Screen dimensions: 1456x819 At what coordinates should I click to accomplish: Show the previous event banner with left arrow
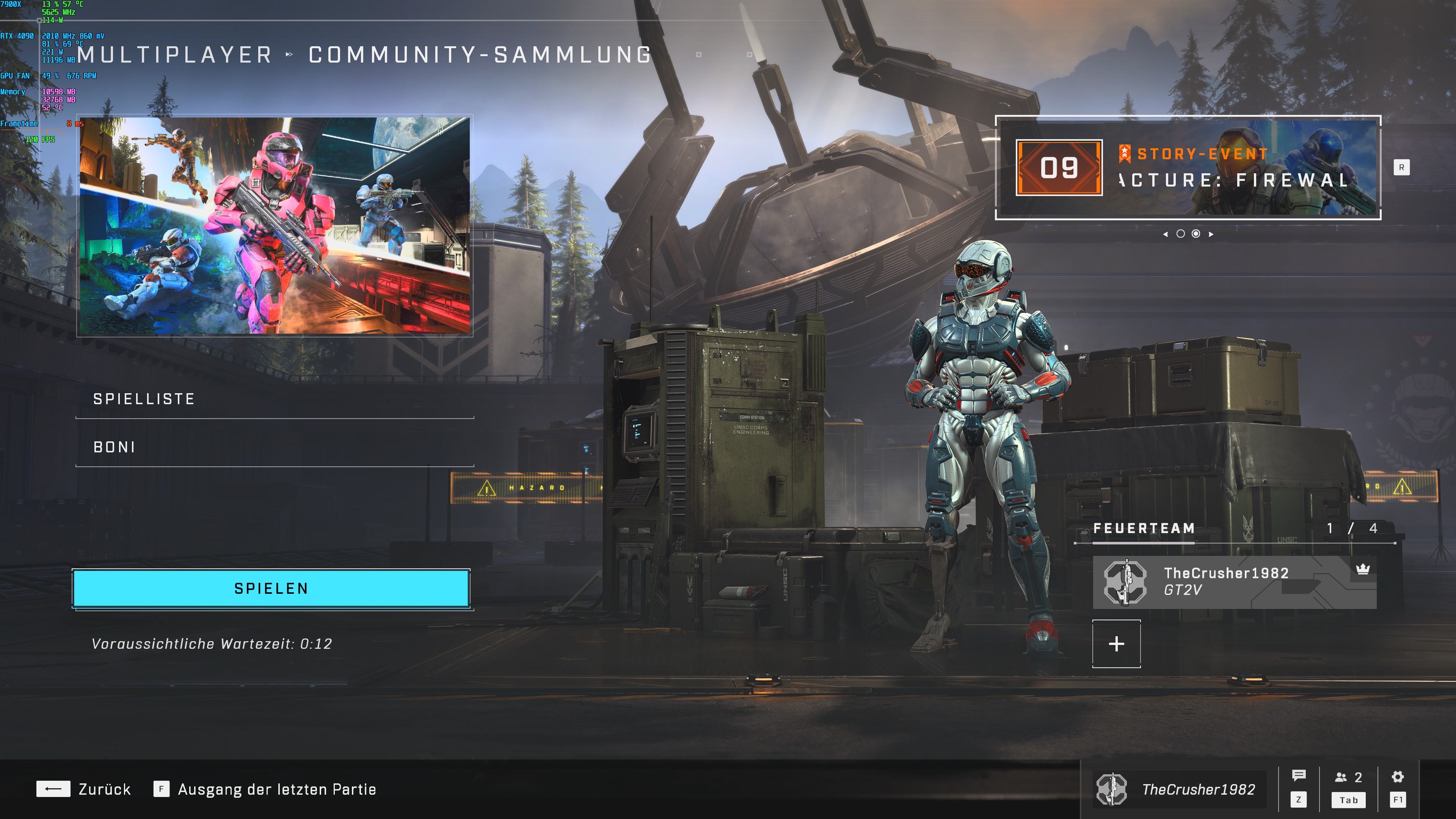1166,234
